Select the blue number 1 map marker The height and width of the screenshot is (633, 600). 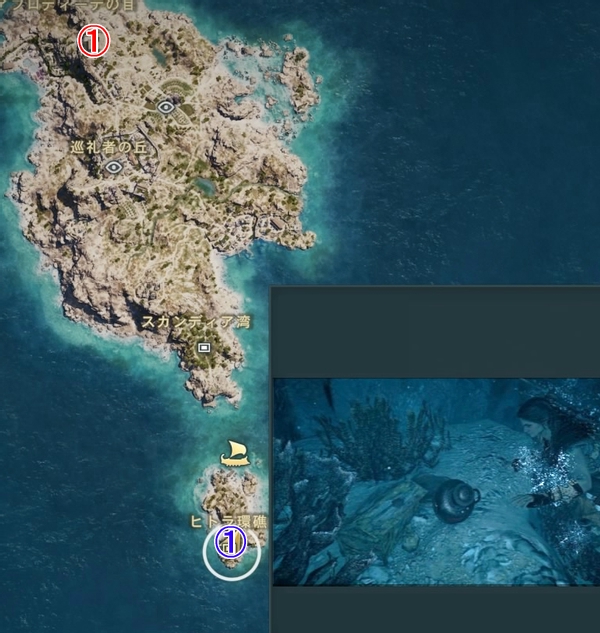[231, 544]
